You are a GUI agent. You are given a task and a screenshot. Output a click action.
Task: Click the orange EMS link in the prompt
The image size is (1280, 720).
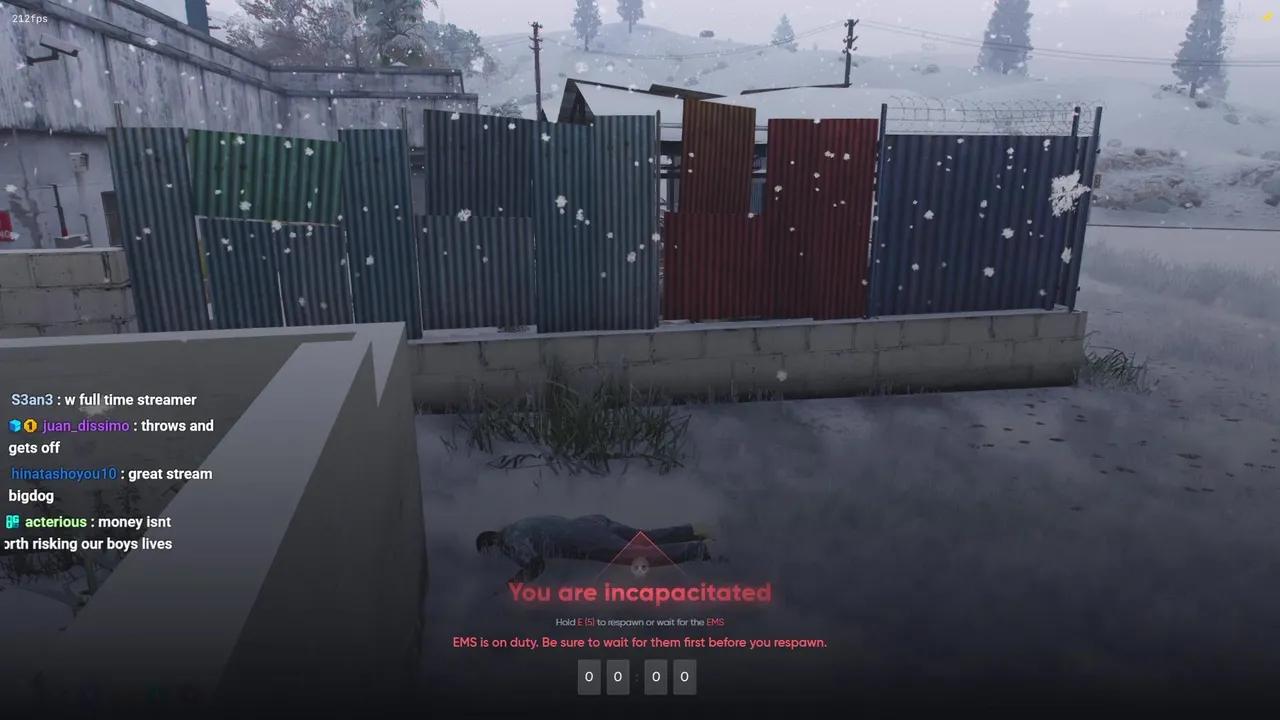(715, 621)
